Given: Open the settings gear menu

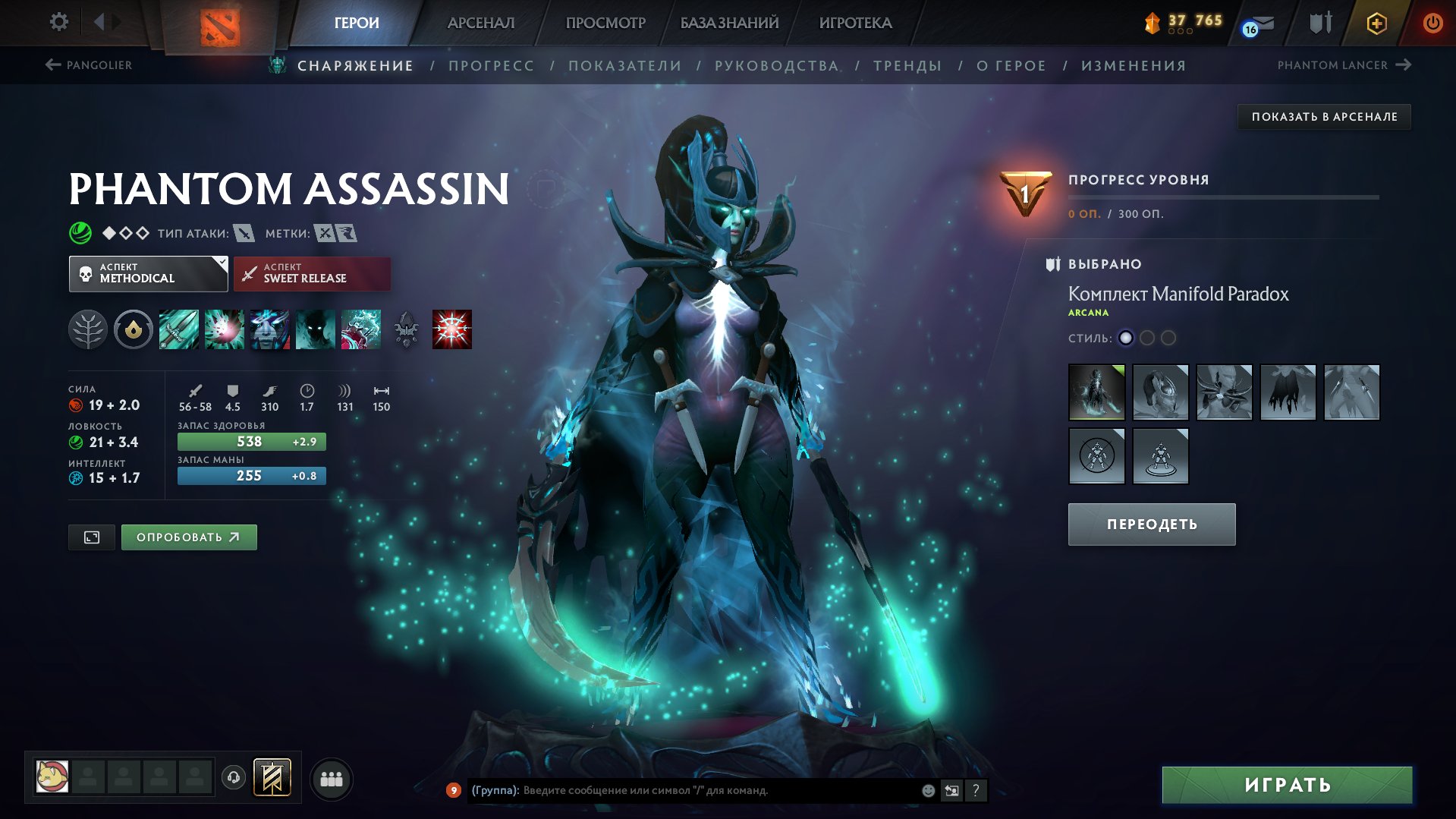Looking at the screenshot, I should pos(58,22).
